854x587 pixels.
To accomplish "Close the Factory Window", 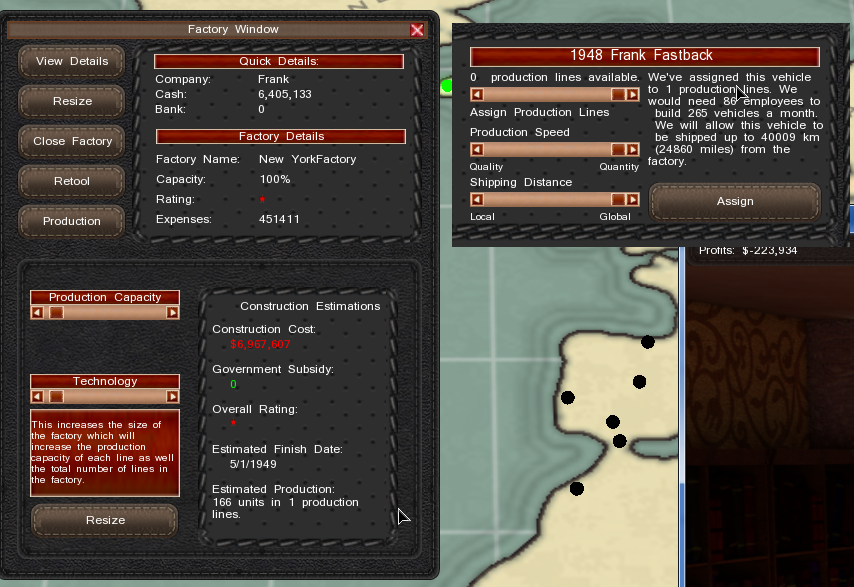I will pyautogui.click(x=417, y=30).
